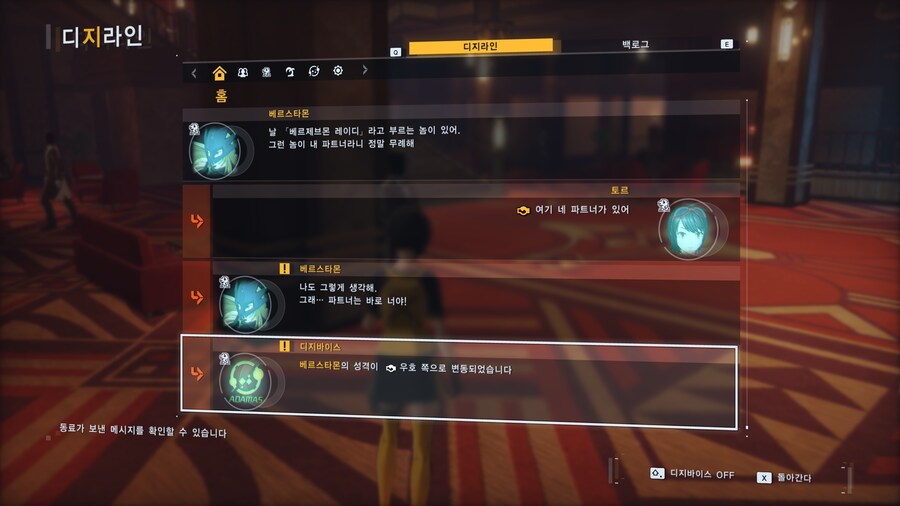Click the right arrow of the category row
Image resolution: width=900 pixels, height=506 pixels.
coord(365,71)
